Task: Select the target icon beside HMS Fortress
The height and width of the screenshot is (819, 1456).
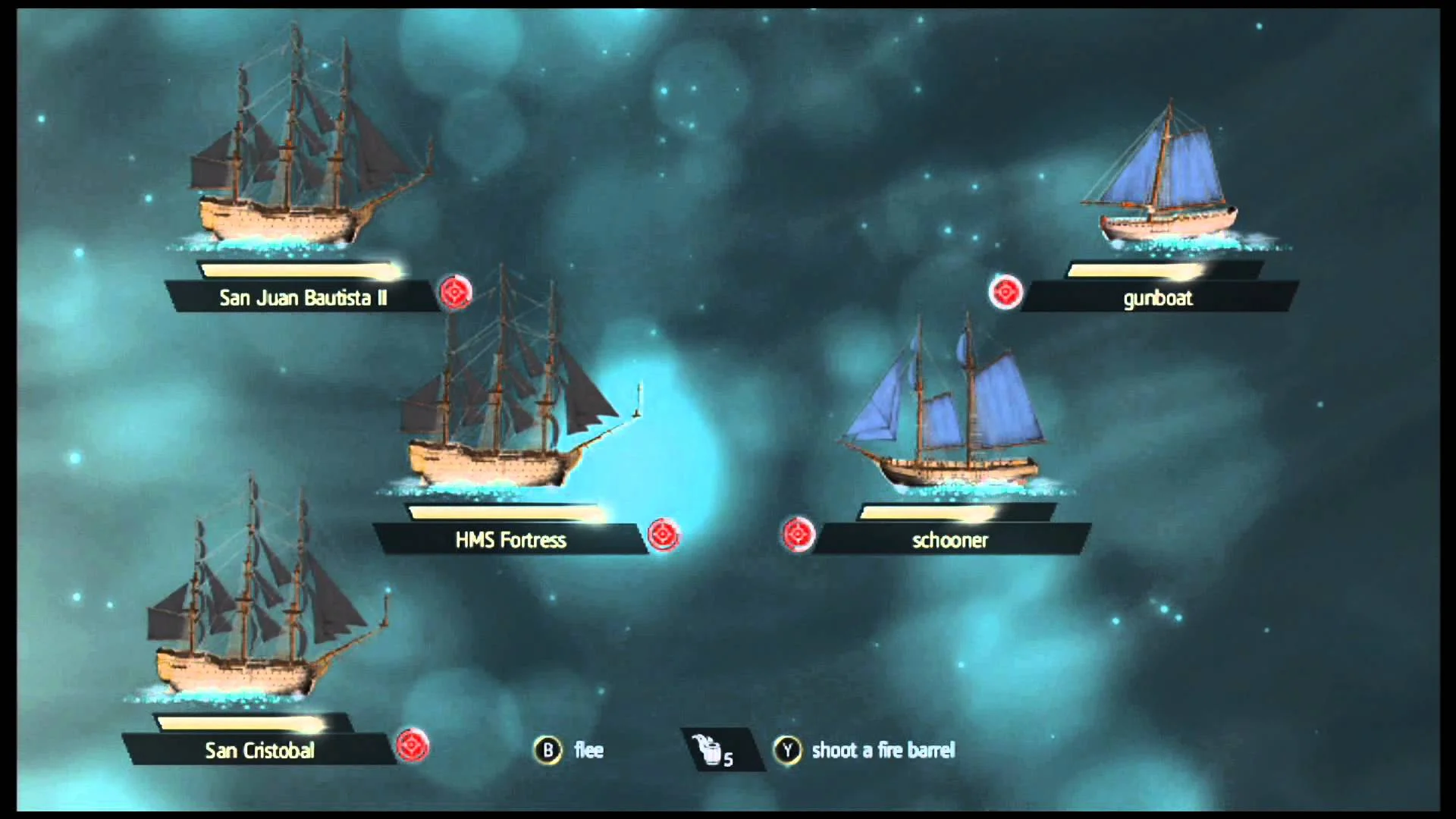Action: point(664,535)
